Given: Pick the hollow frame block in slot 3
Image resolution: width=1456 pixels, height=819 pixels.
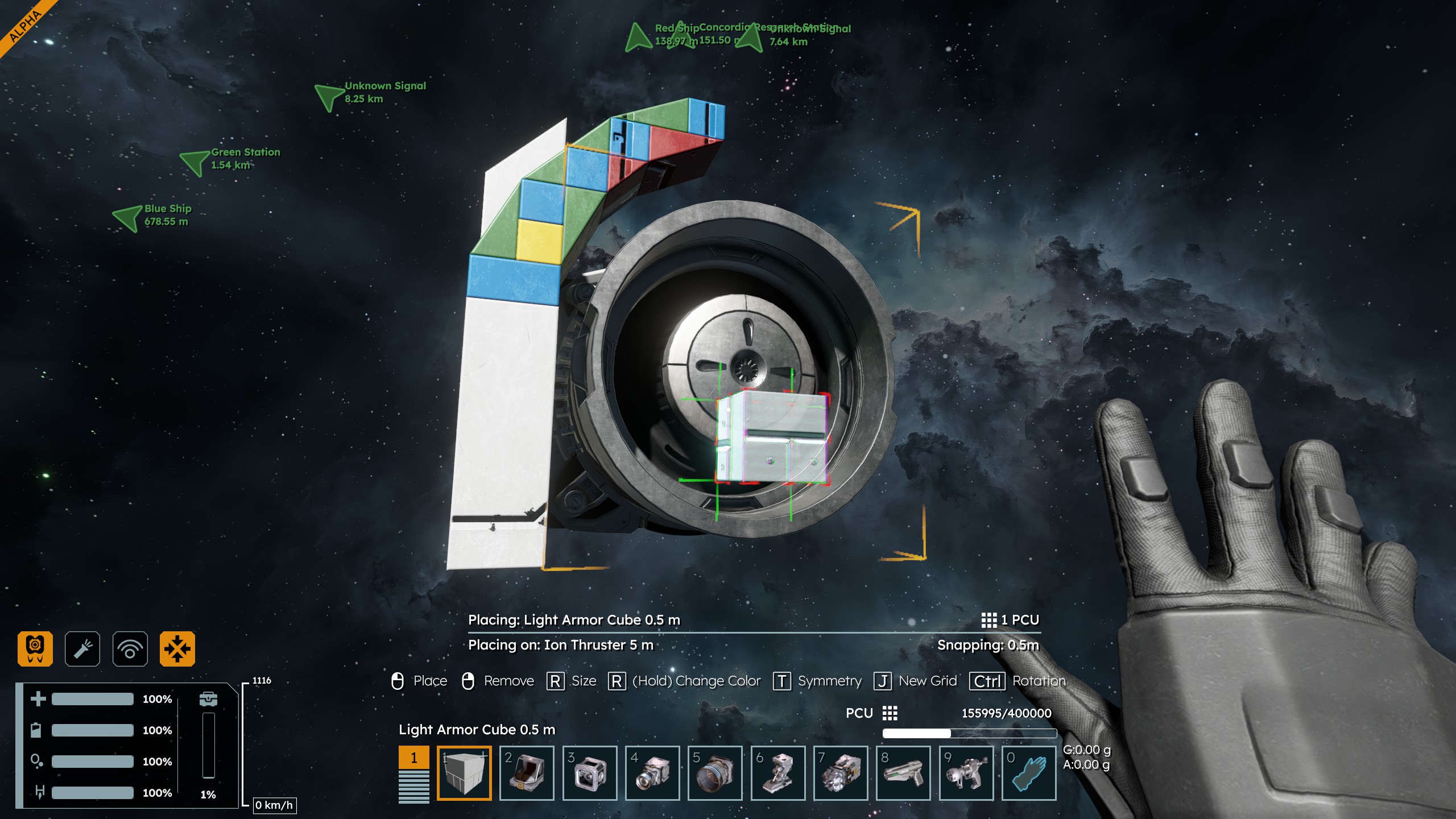Looking at the screenshot, I should pos(590,773).
